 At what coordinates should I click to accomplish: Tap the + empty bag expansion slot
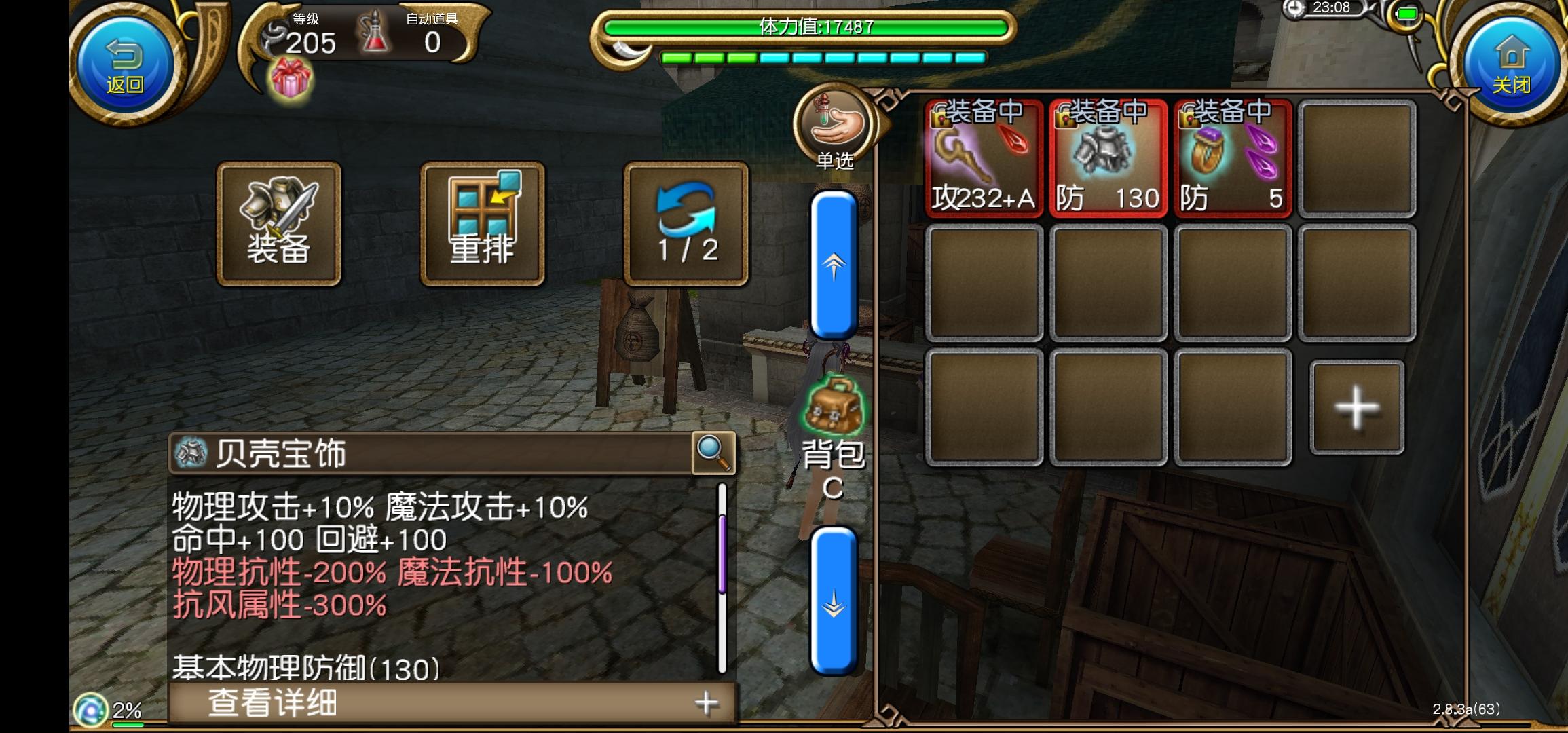[x=1355, y=407]
